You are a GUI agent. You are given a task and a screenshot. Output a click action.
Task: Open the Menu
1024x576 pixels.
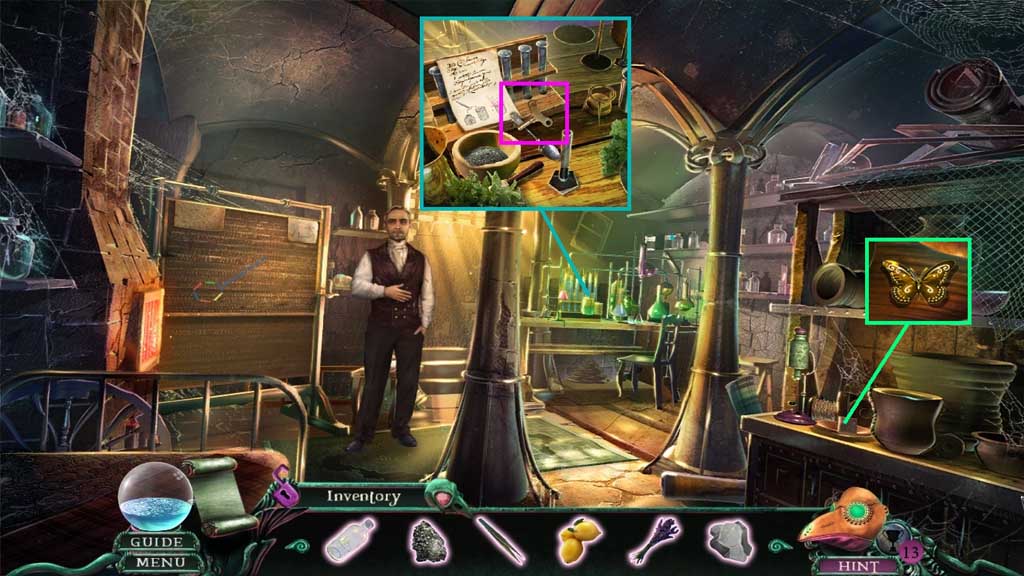tap(157, 563)
